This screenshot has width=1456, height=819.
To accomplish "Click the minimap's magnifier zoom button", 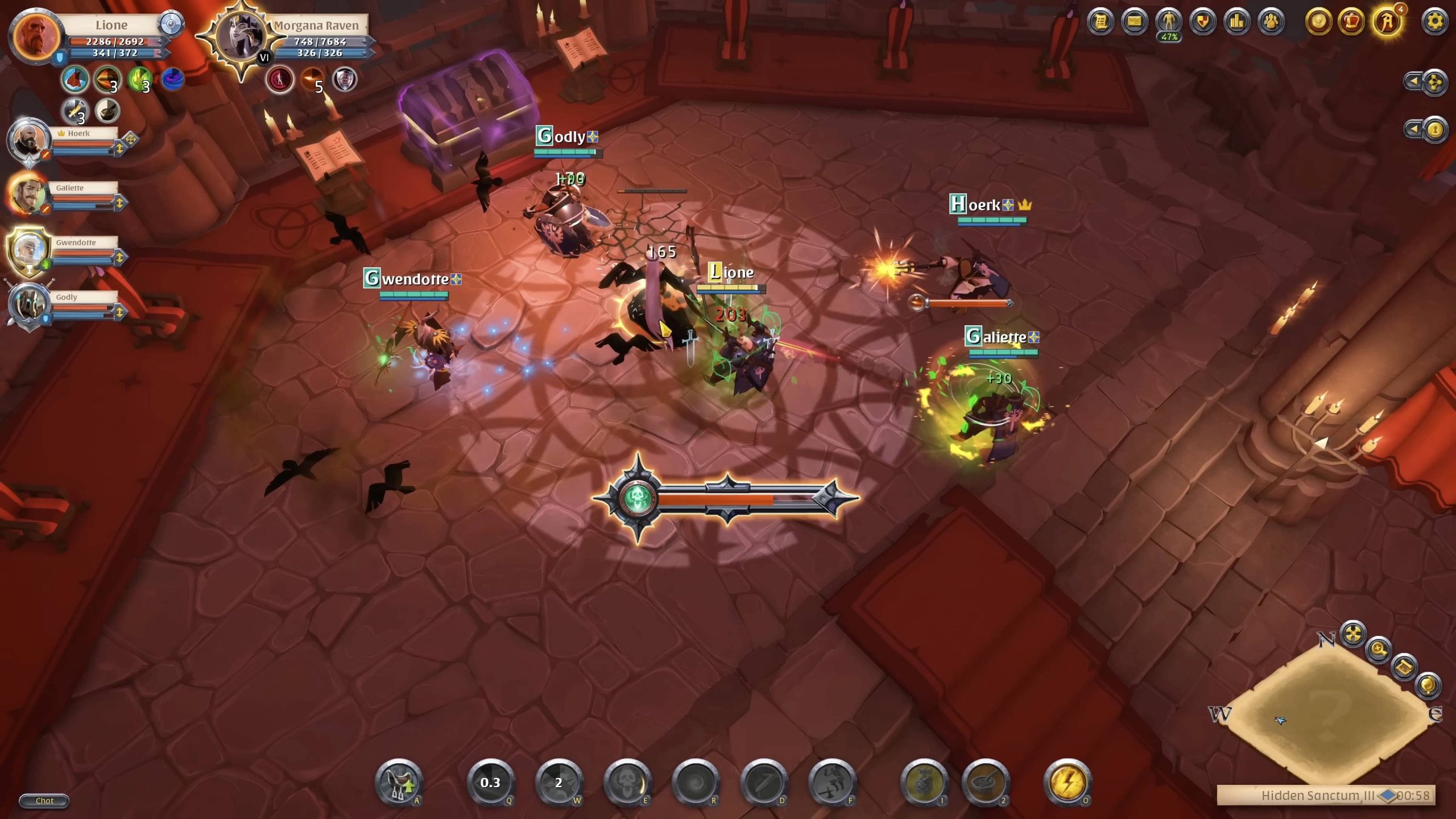I will [1379, 649].
